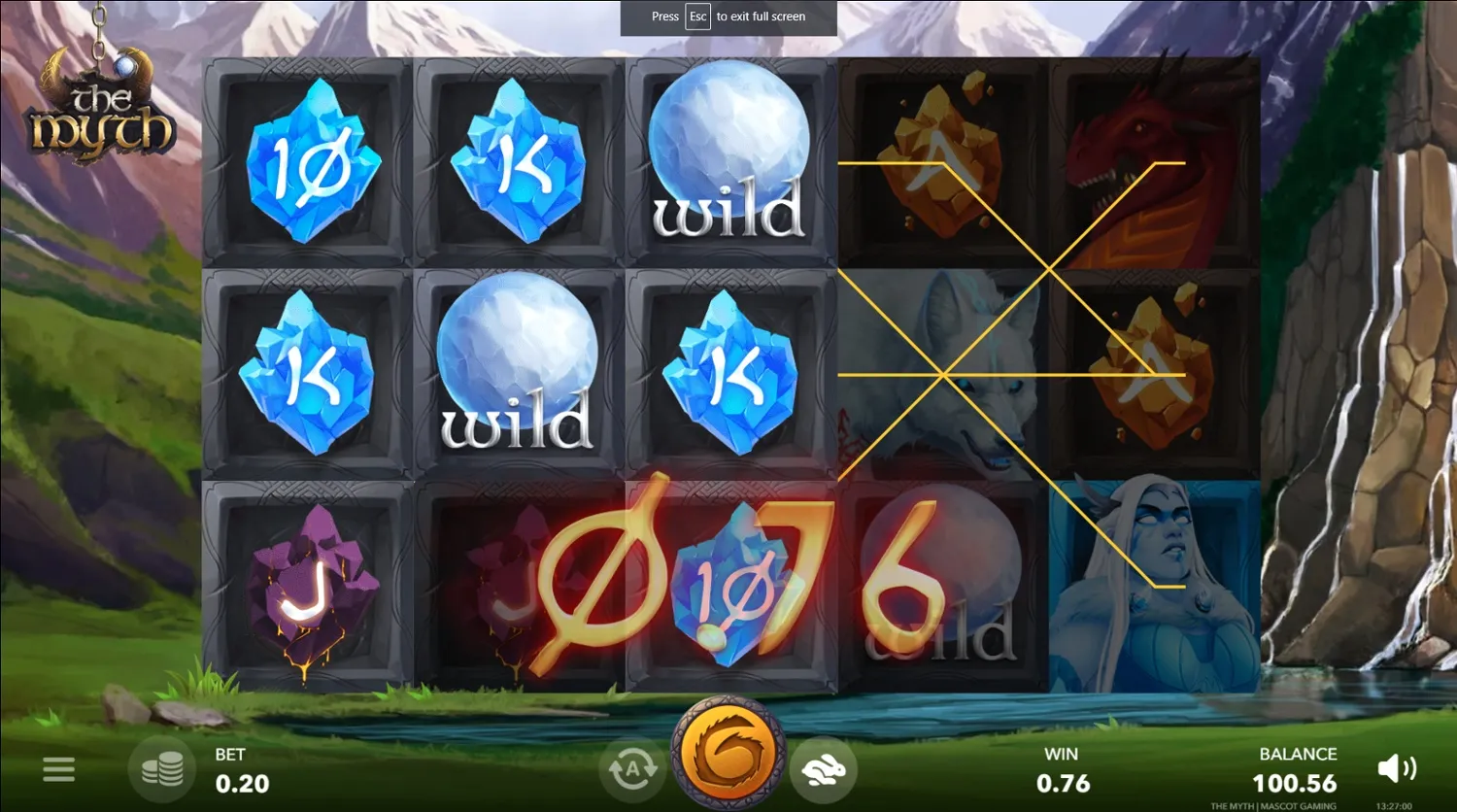The width and height of the screenshot is (1457, 812).
Task: Enable turbo mode via rabbit toggle
Action: click(x=824, y=768)
